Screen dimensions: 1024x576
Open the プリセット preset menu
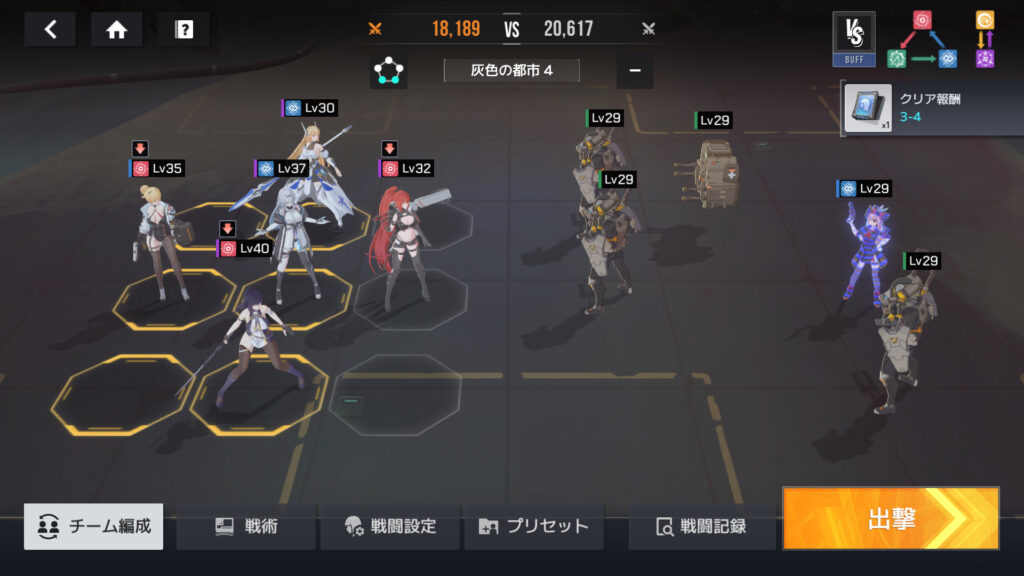point(534,526)
